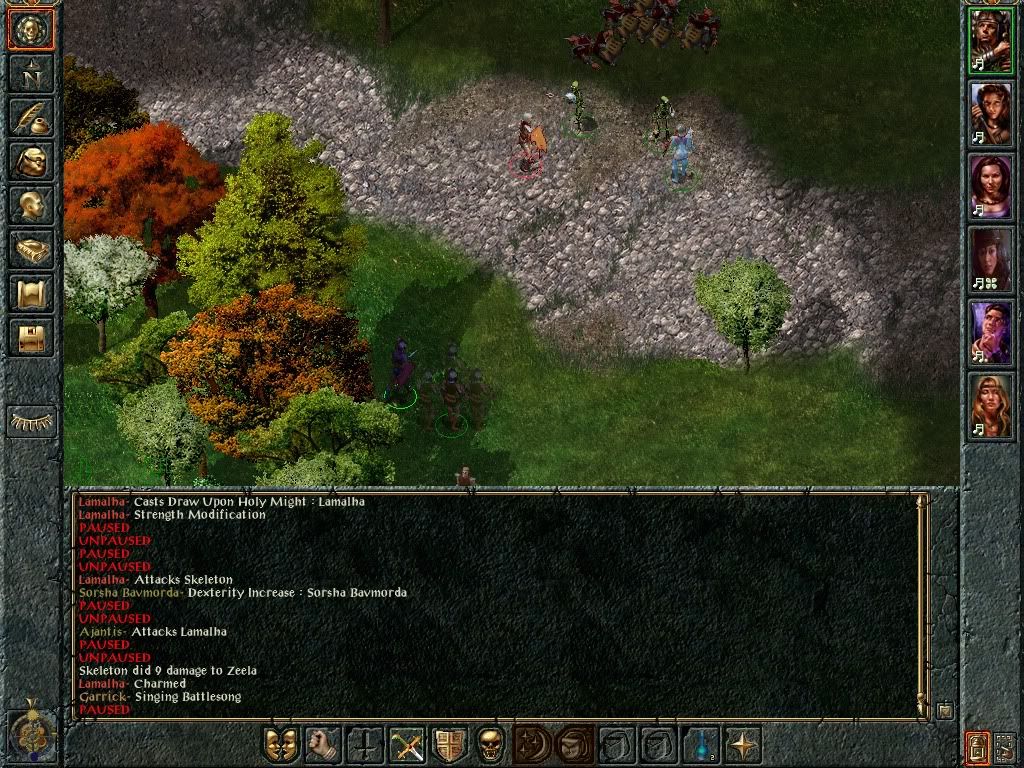
Task: Choose the crossed swords attack action
Action: click(x=406, y=745)
